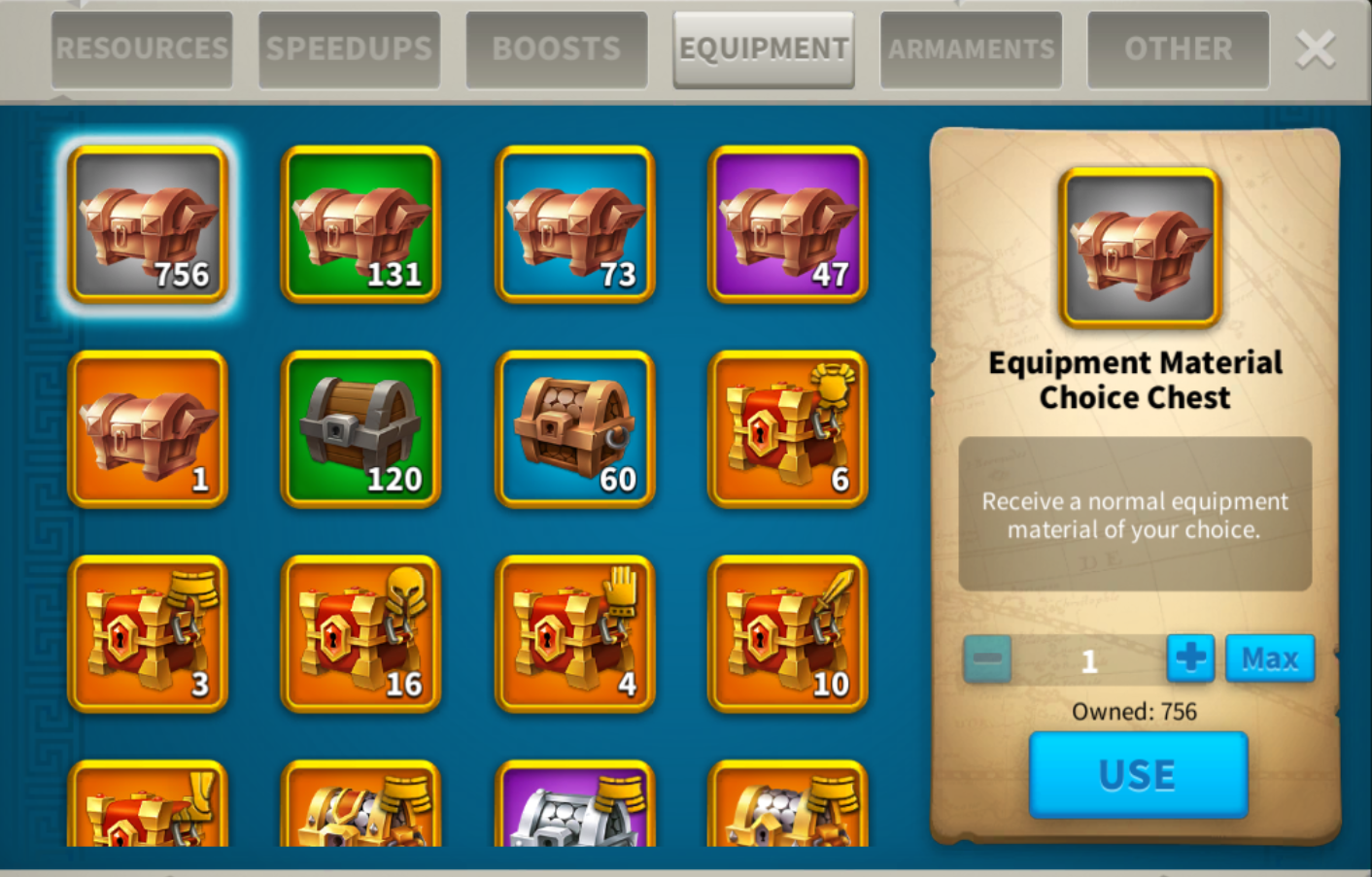Image resolution: width=1372 pixels, height=877 pixels.
Task: Close the inventory window
Action: 1316,50
